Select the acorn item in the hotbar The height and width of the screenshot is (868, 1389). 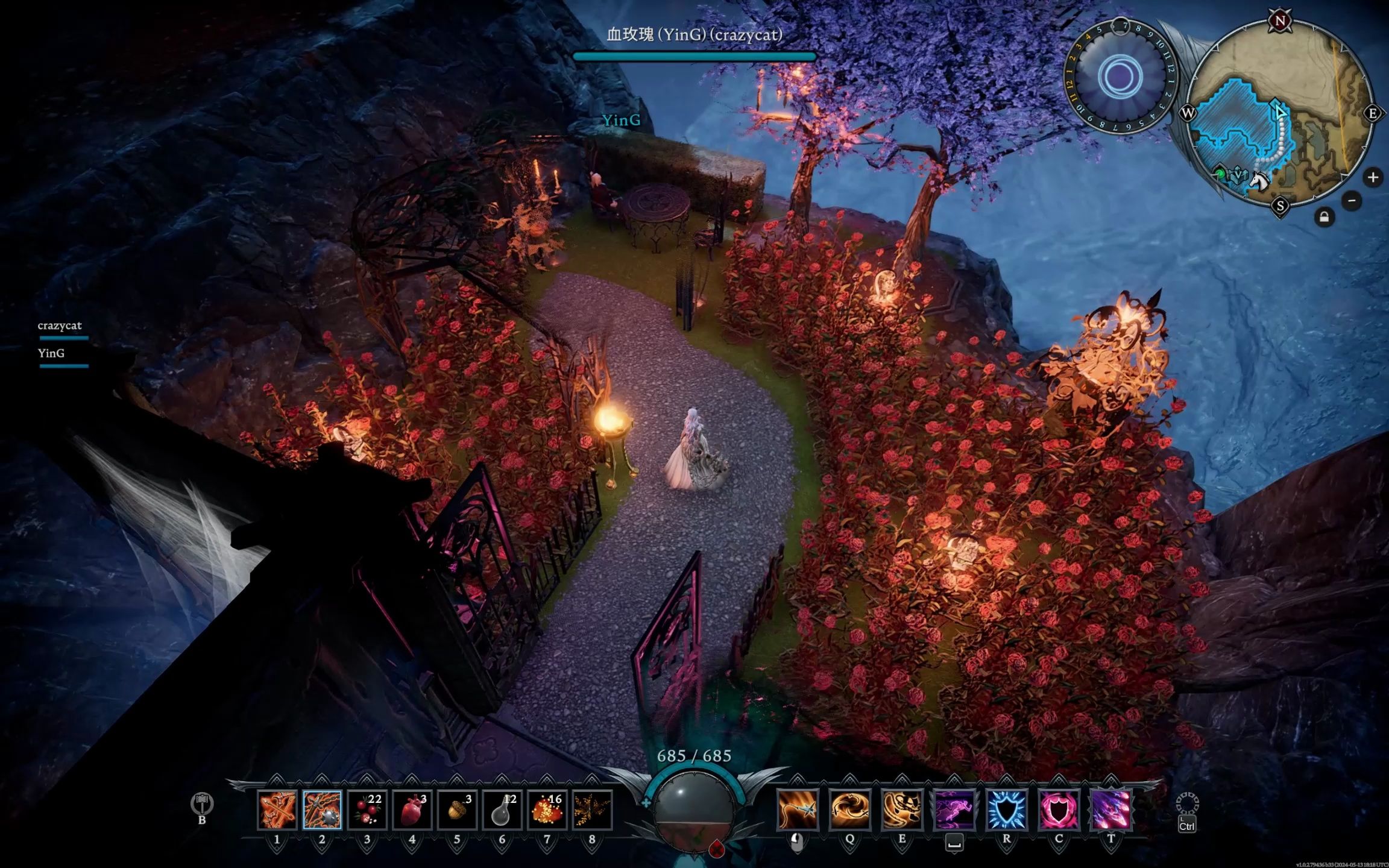(x=457, y=810)
